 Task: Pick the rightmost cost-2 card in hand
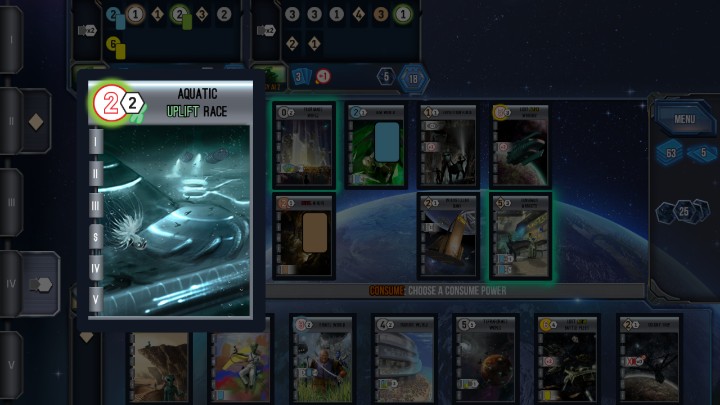click(648, 360)
